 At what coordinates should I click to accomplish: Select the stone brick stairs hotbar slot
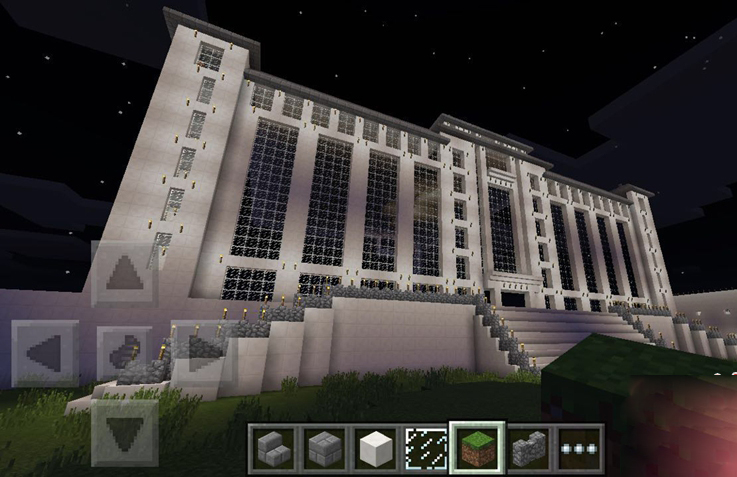click(272, 446)
